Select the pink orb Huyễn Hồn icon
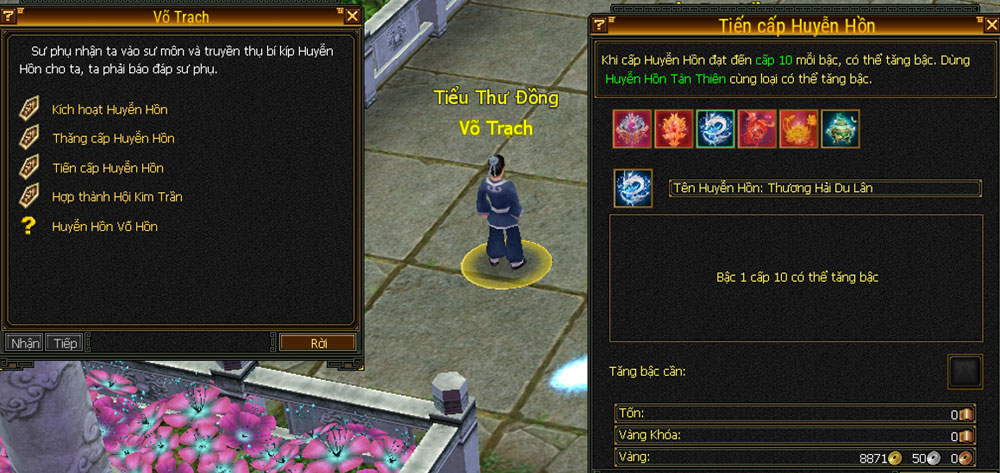 click(632, 129)
